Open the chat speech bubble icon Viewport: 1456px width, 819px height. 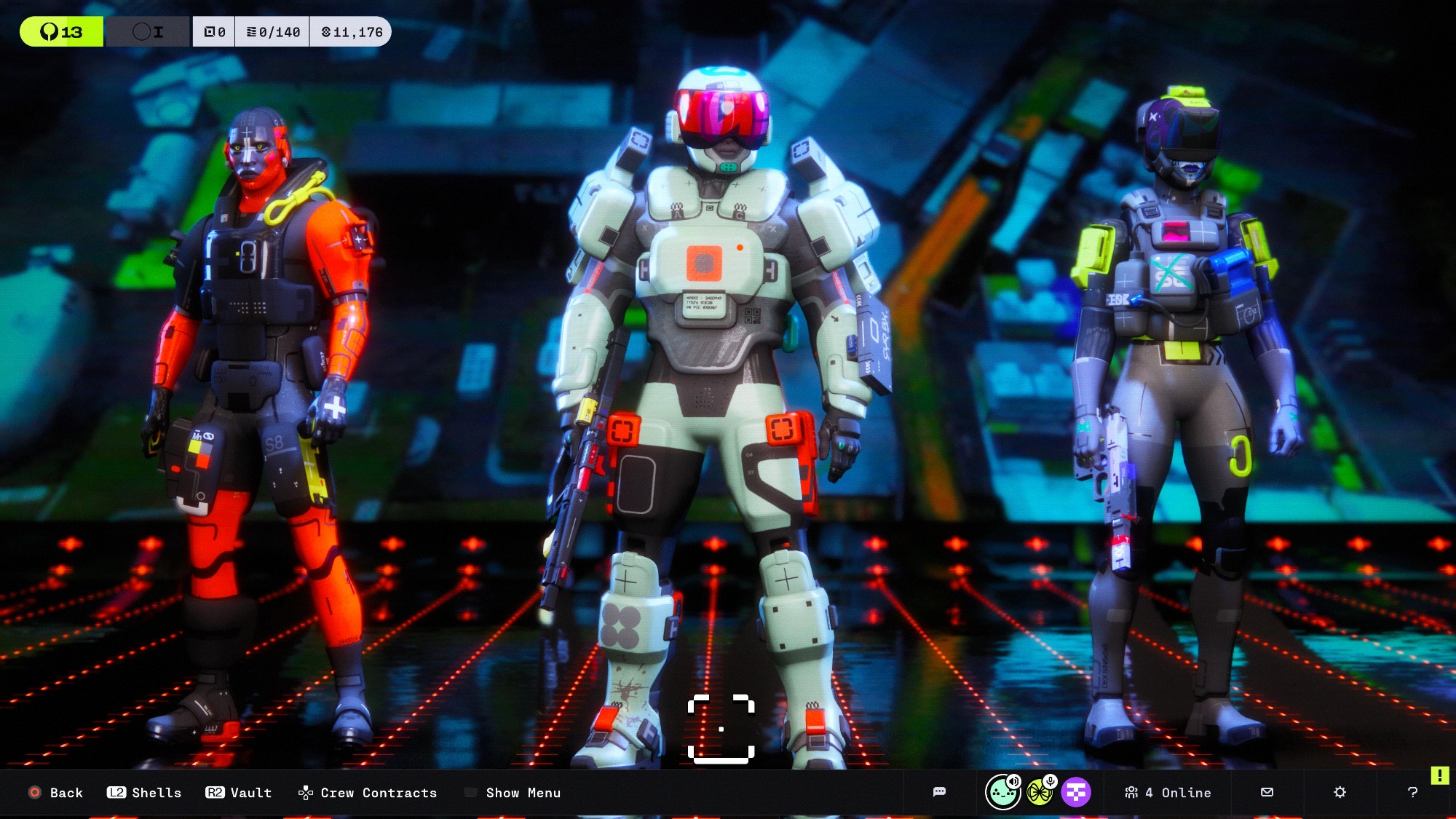tap(939, 792)
